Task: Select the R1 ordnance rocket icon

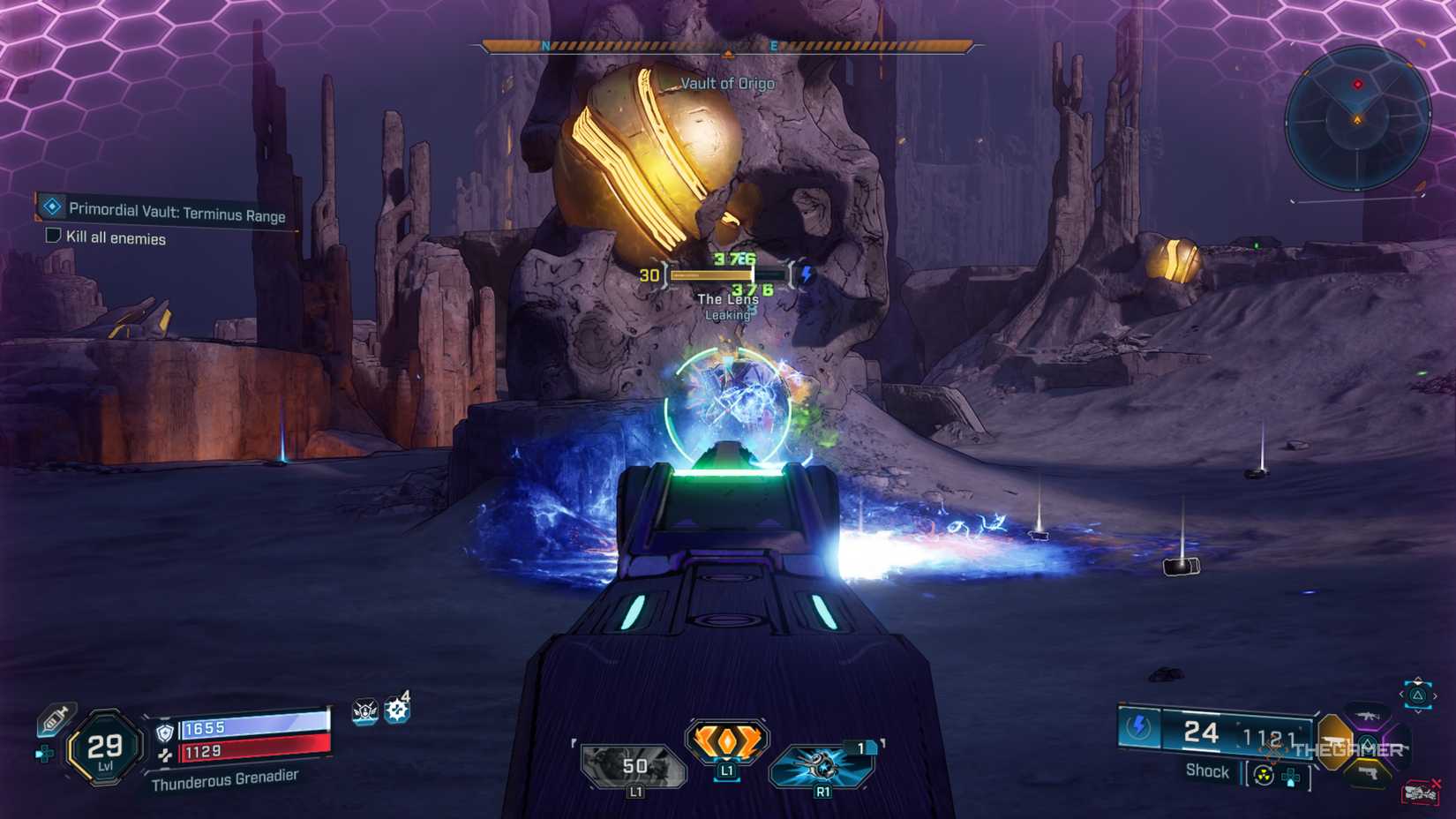Action: click(x=822, y=765)
